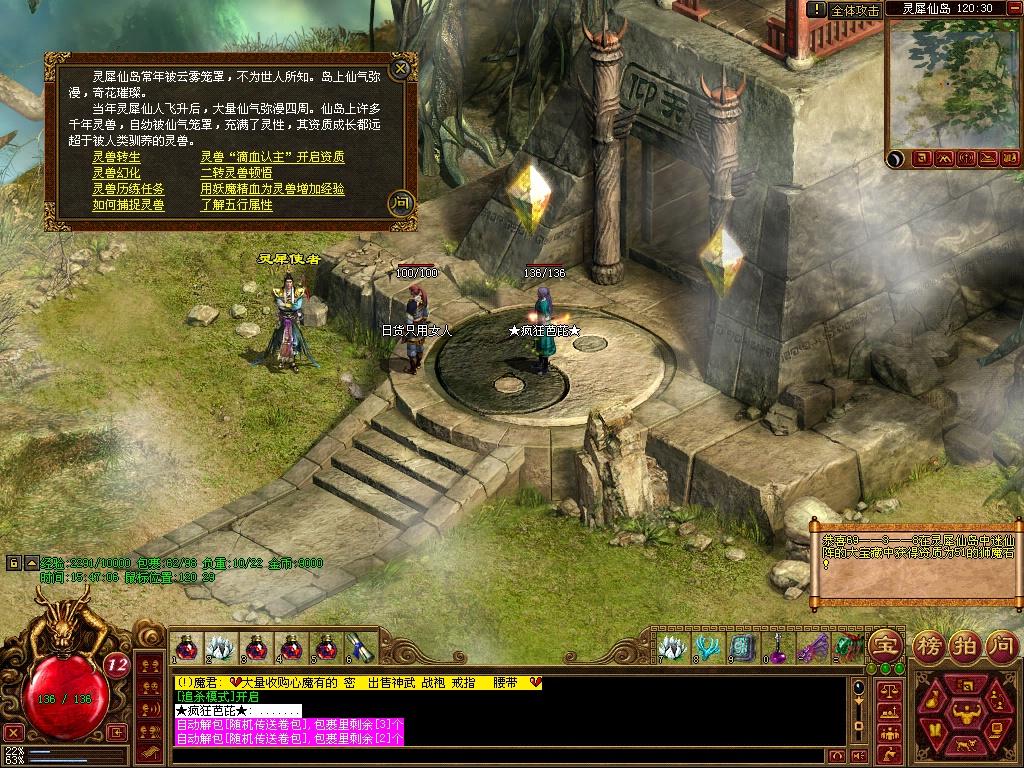1024x768 pixels.
Task: Open the 榜 ranking button
Action: [x=931, y=645]
